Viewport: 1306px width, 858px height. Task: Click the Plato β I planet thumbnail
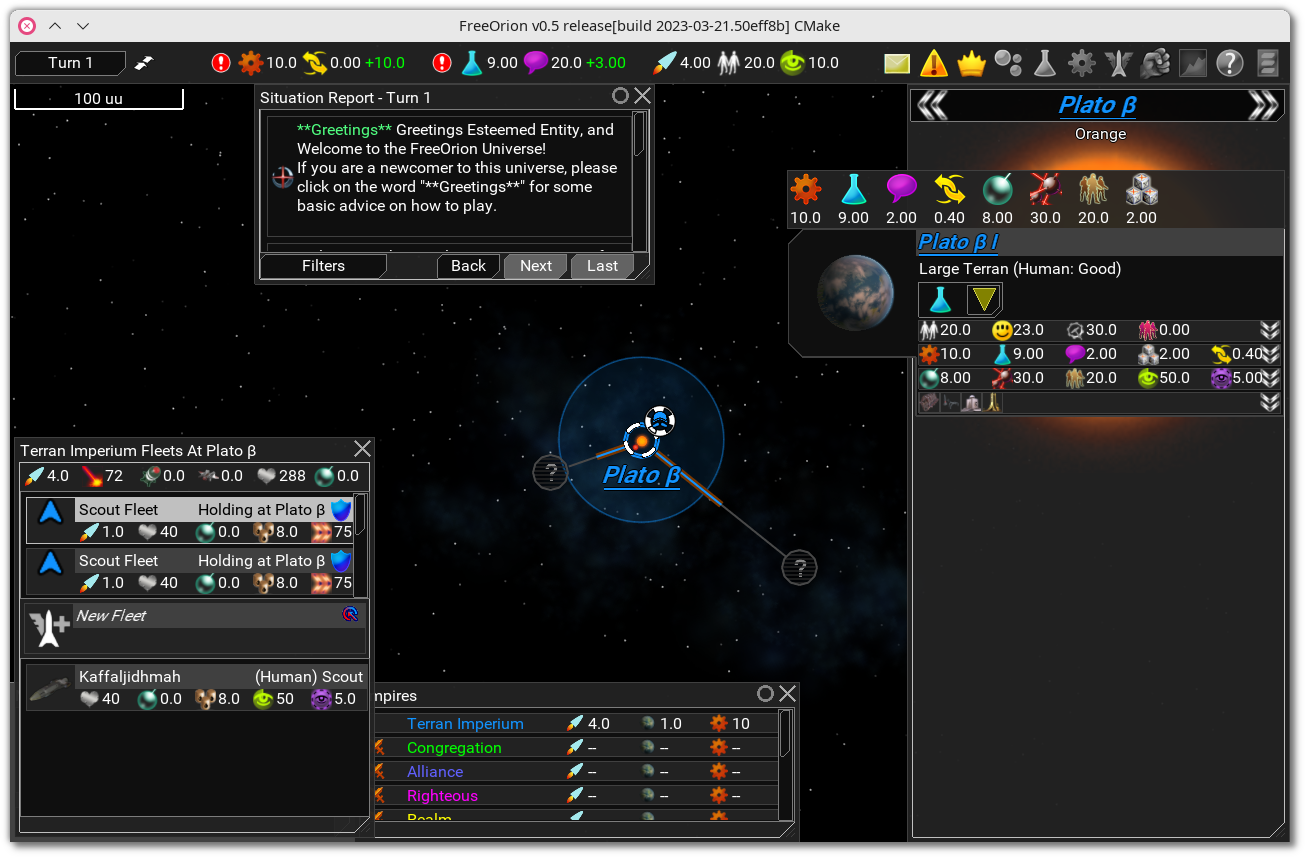tap(855, 293)
